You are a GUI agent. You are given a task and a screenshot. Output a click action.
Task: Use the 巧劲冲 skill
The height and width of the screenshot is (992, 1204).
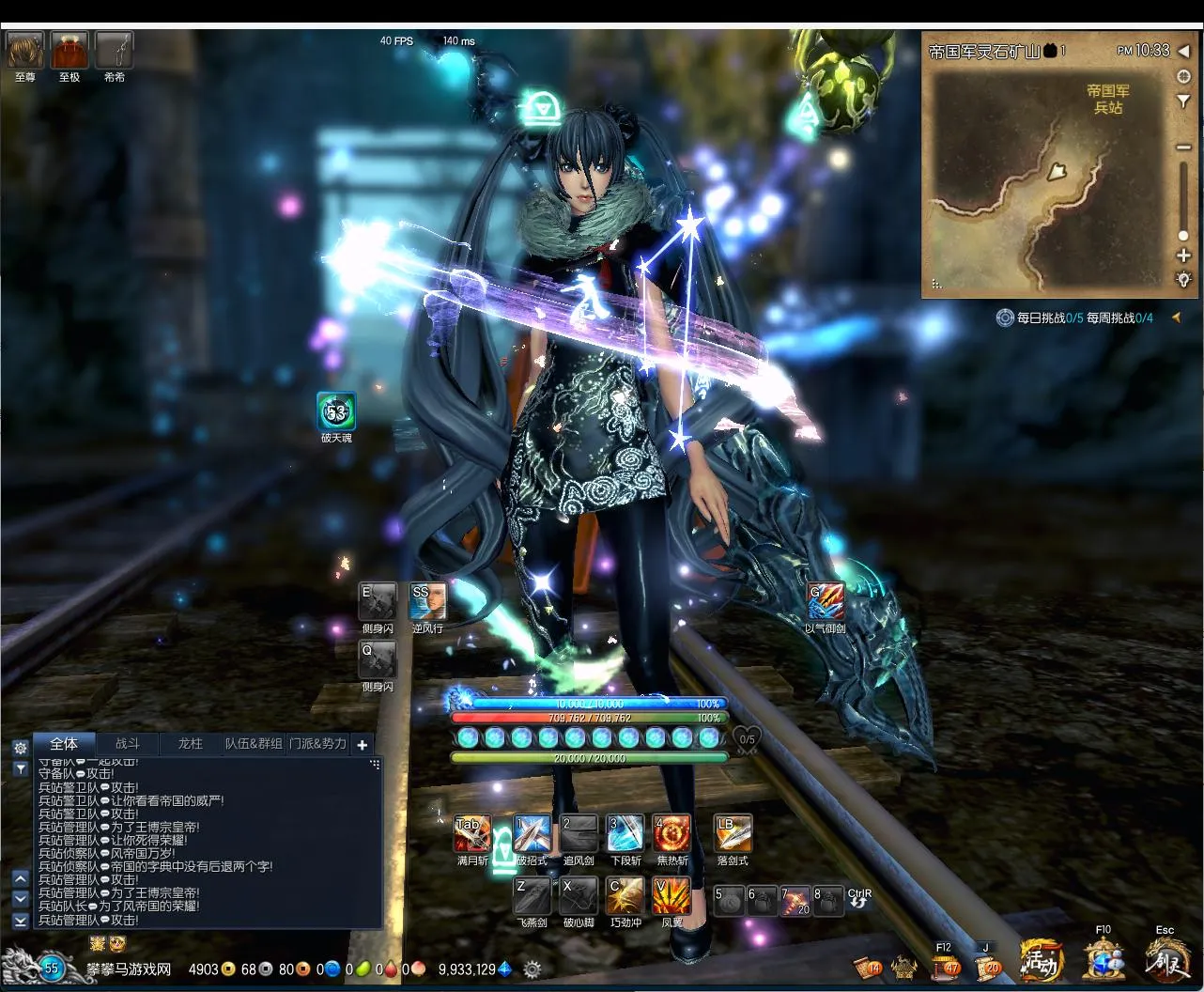click(625, 895)
